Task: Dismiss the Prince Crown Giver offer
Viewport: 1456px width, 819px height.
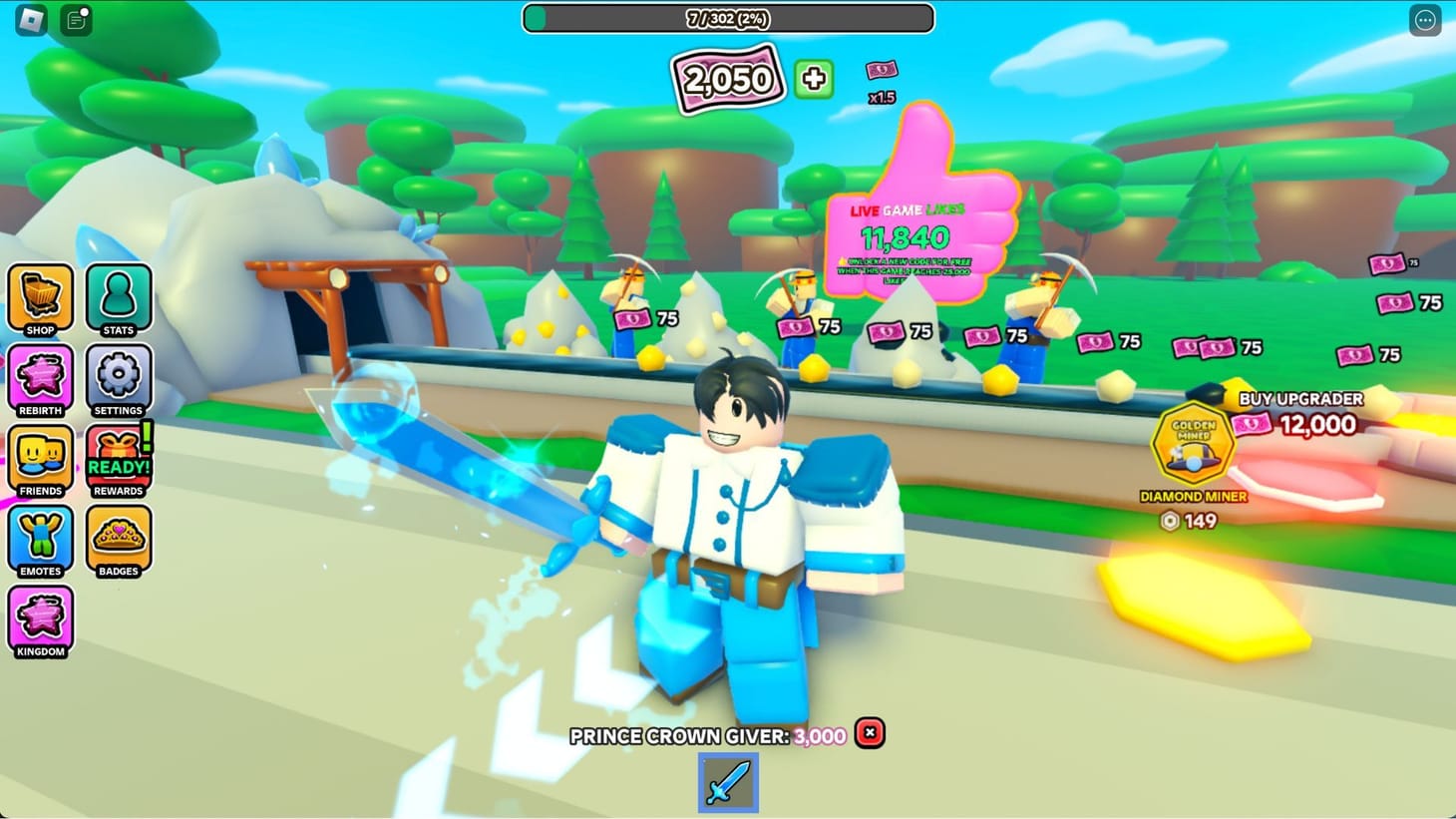Action: point(869,733)
